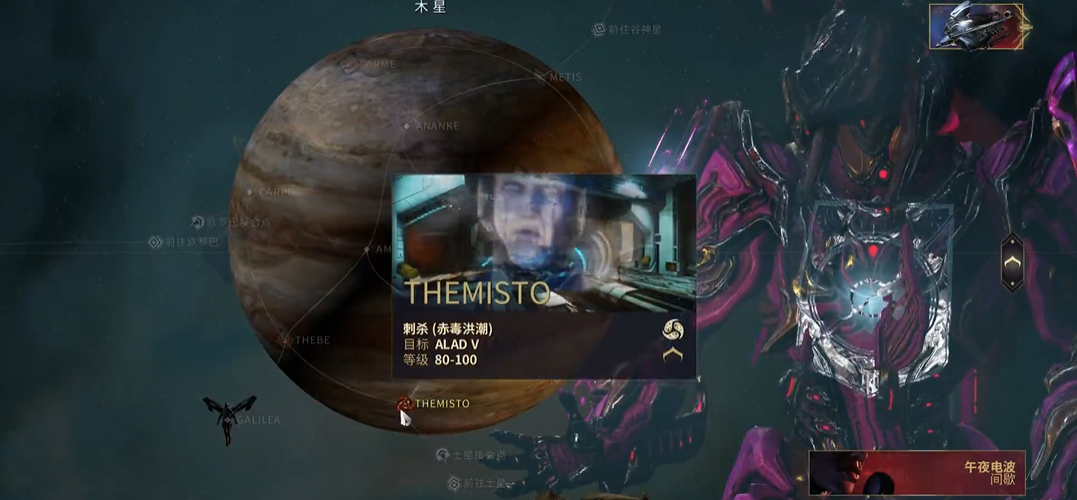Travel to Europa via 前往欧罗巴
The image size is (1077, 500).
155,242
